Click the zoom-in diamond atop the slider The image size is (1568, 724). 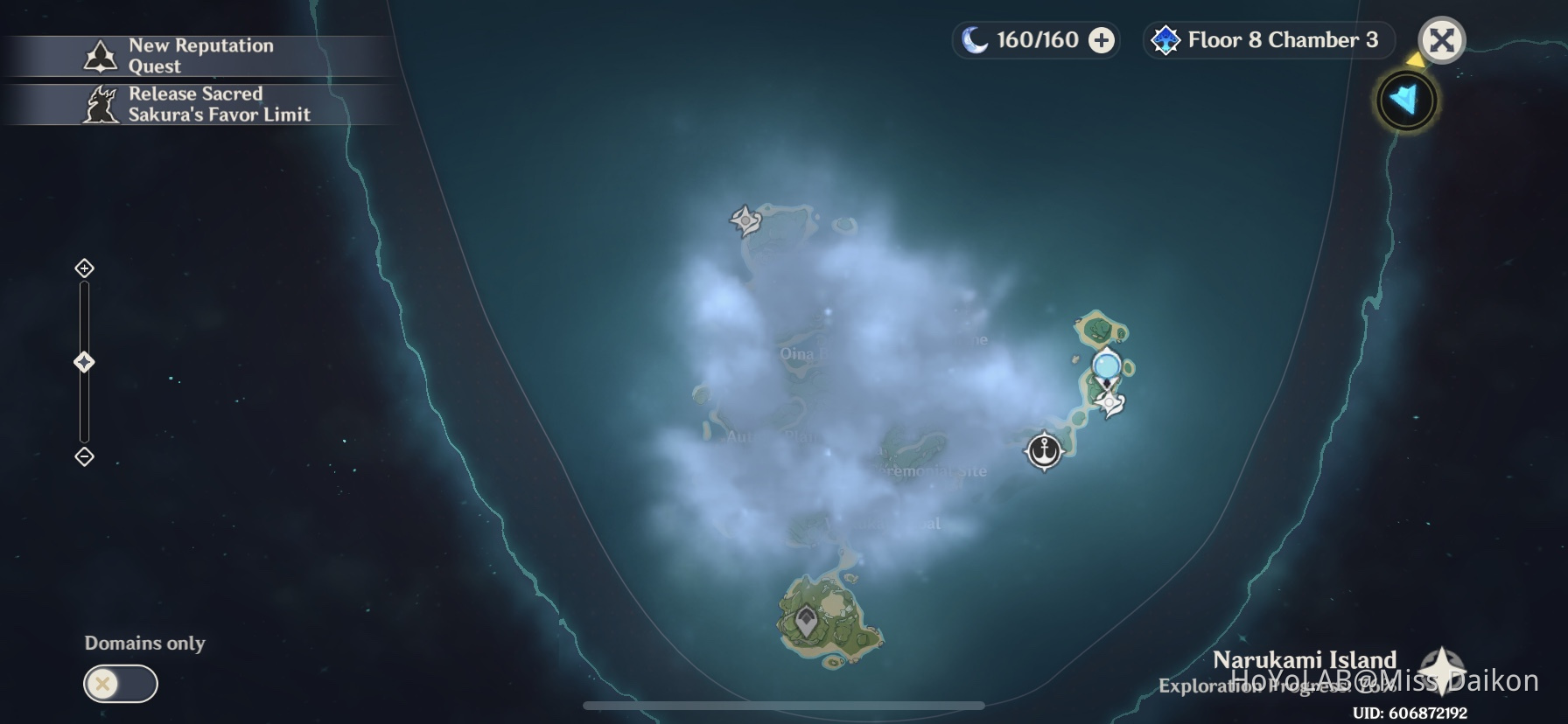(x=84, y=269)
